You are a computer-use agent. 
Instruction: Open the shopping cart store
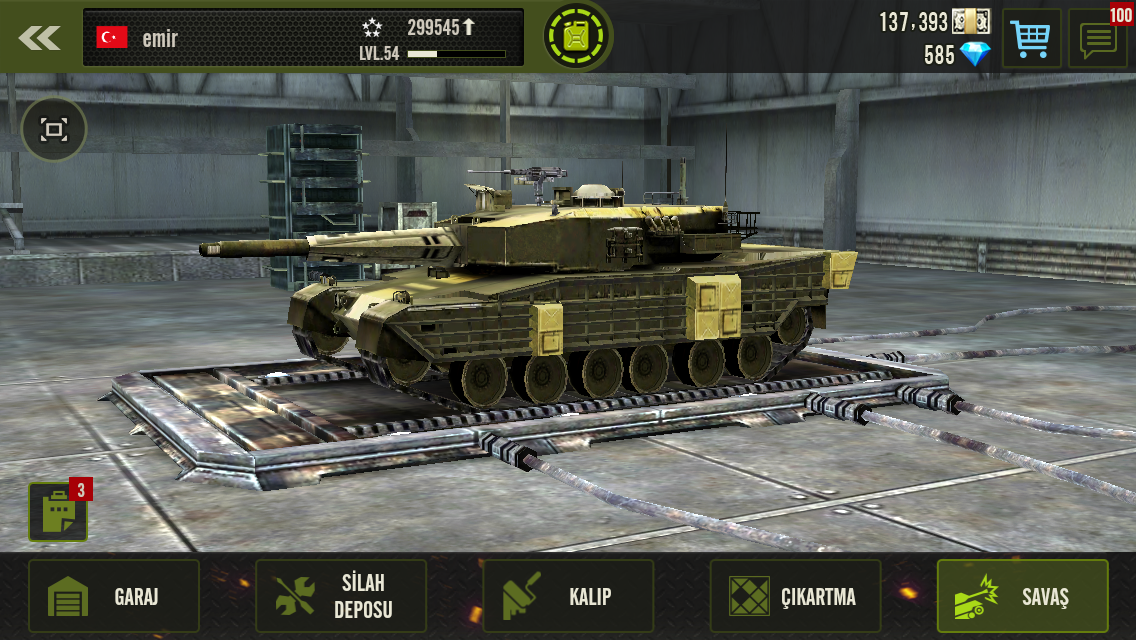(x=1030, y=39)
